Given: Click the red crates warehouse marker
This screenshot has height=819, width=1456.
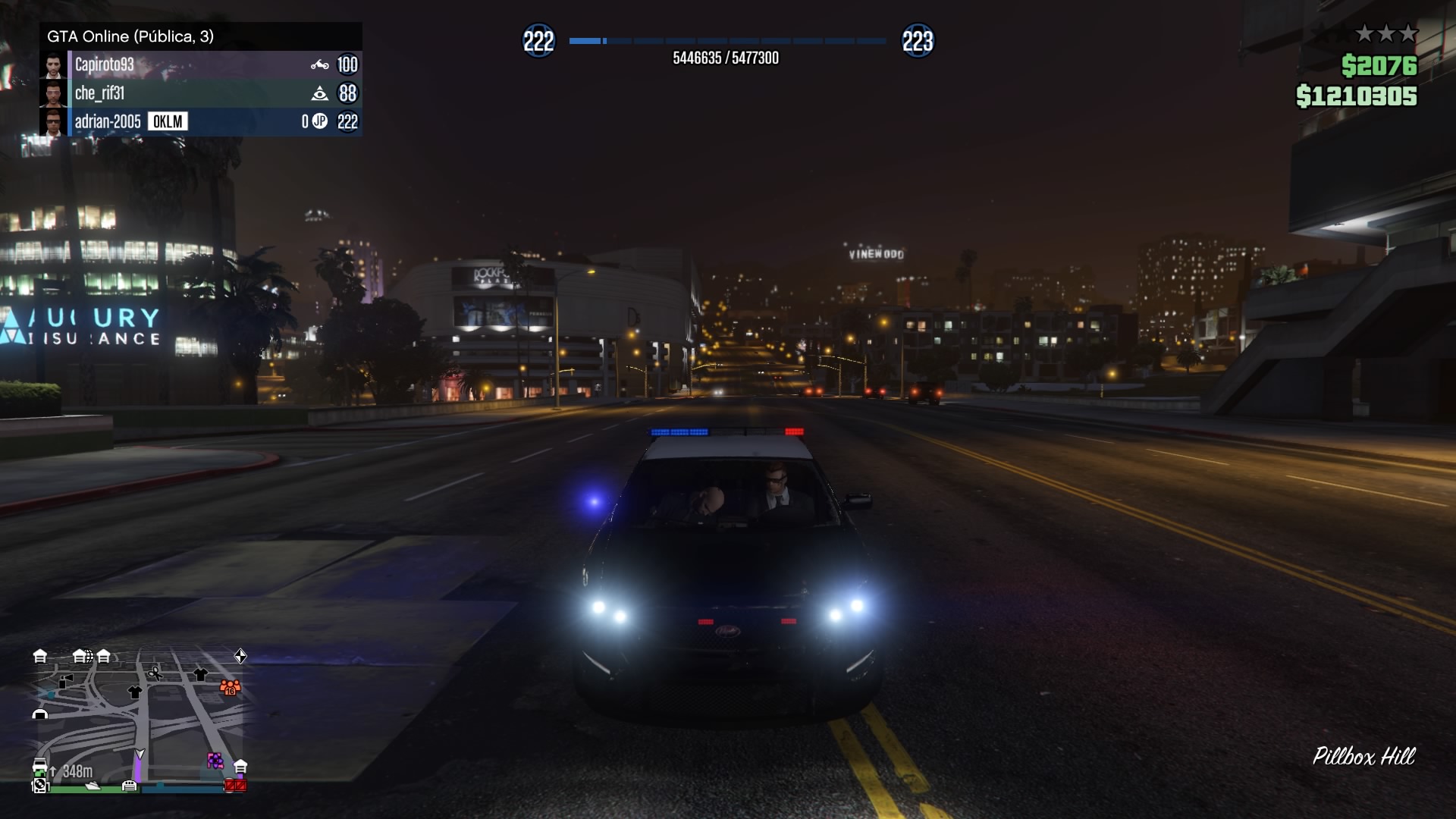Looking at the screenshot, I should pyautogui.click(x=235, y=786).
